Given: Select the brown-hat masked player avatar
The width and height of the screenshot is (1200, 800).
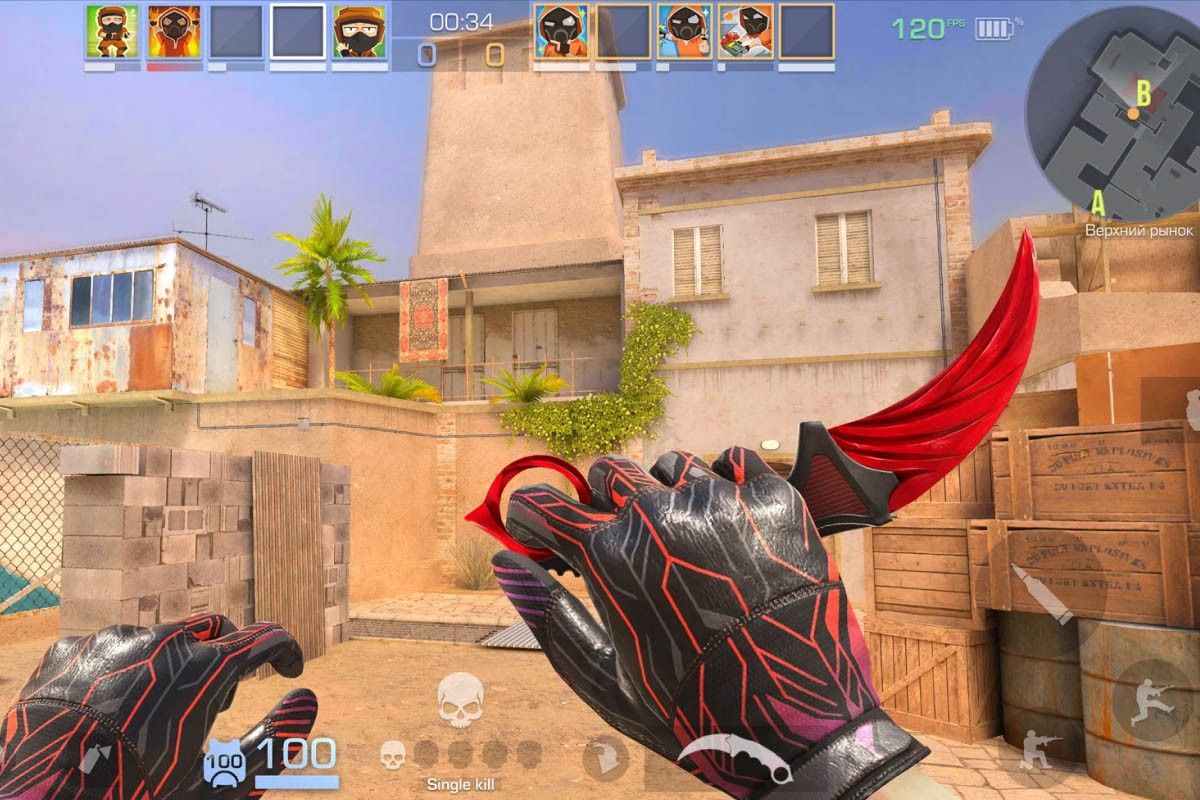Looking at the screenshot, I should [359, 31].
